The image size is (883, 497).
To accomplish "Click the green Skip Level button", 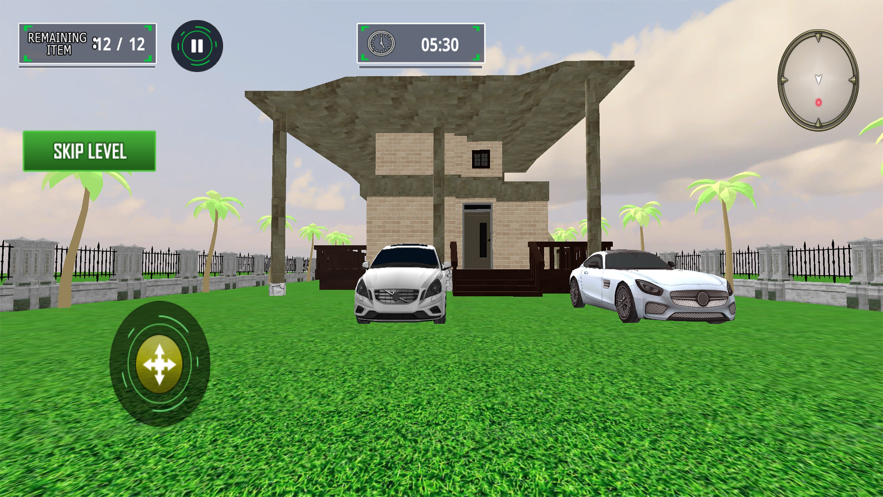I will pyautogui.click(x=90, y=151).
